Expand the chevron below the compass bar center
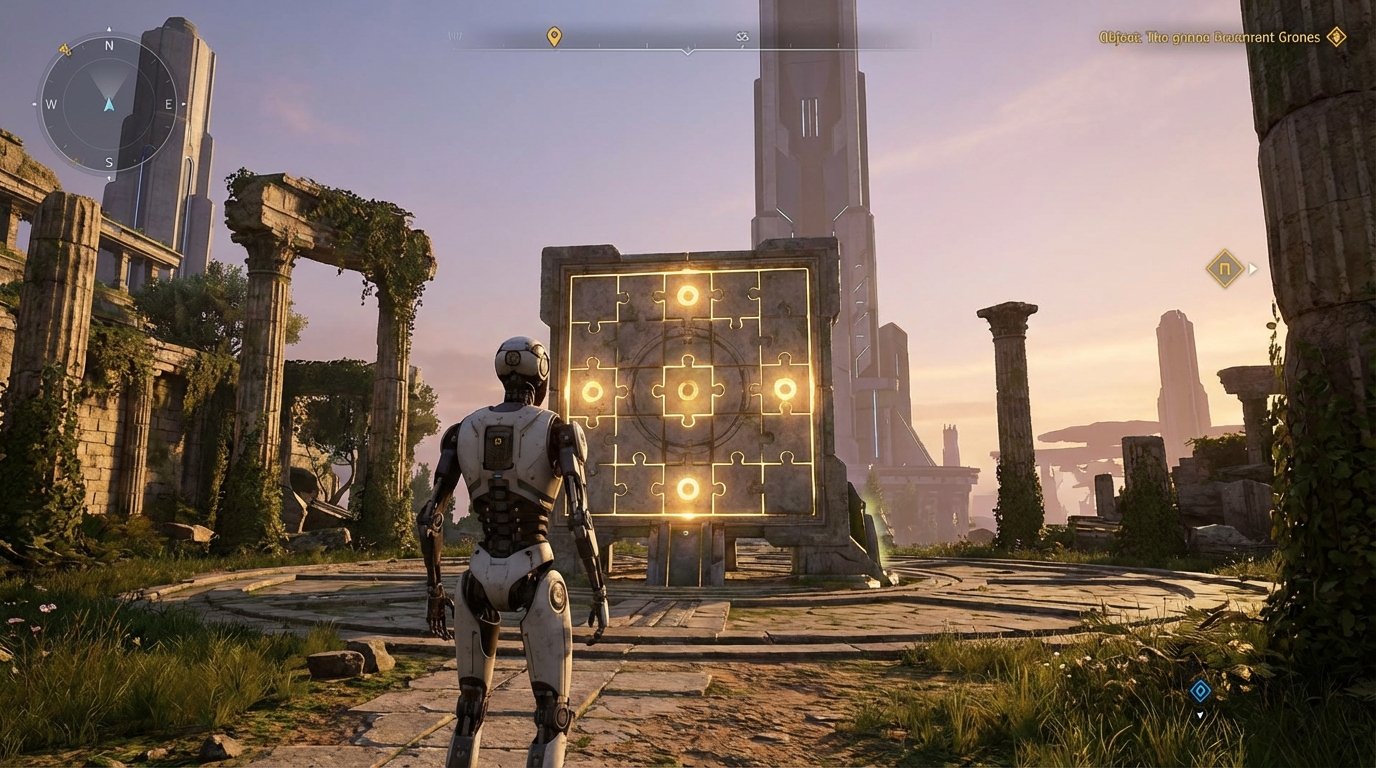Image resolution: width=1376 pixels, height=768 pixels. click(x=688, y=52)
